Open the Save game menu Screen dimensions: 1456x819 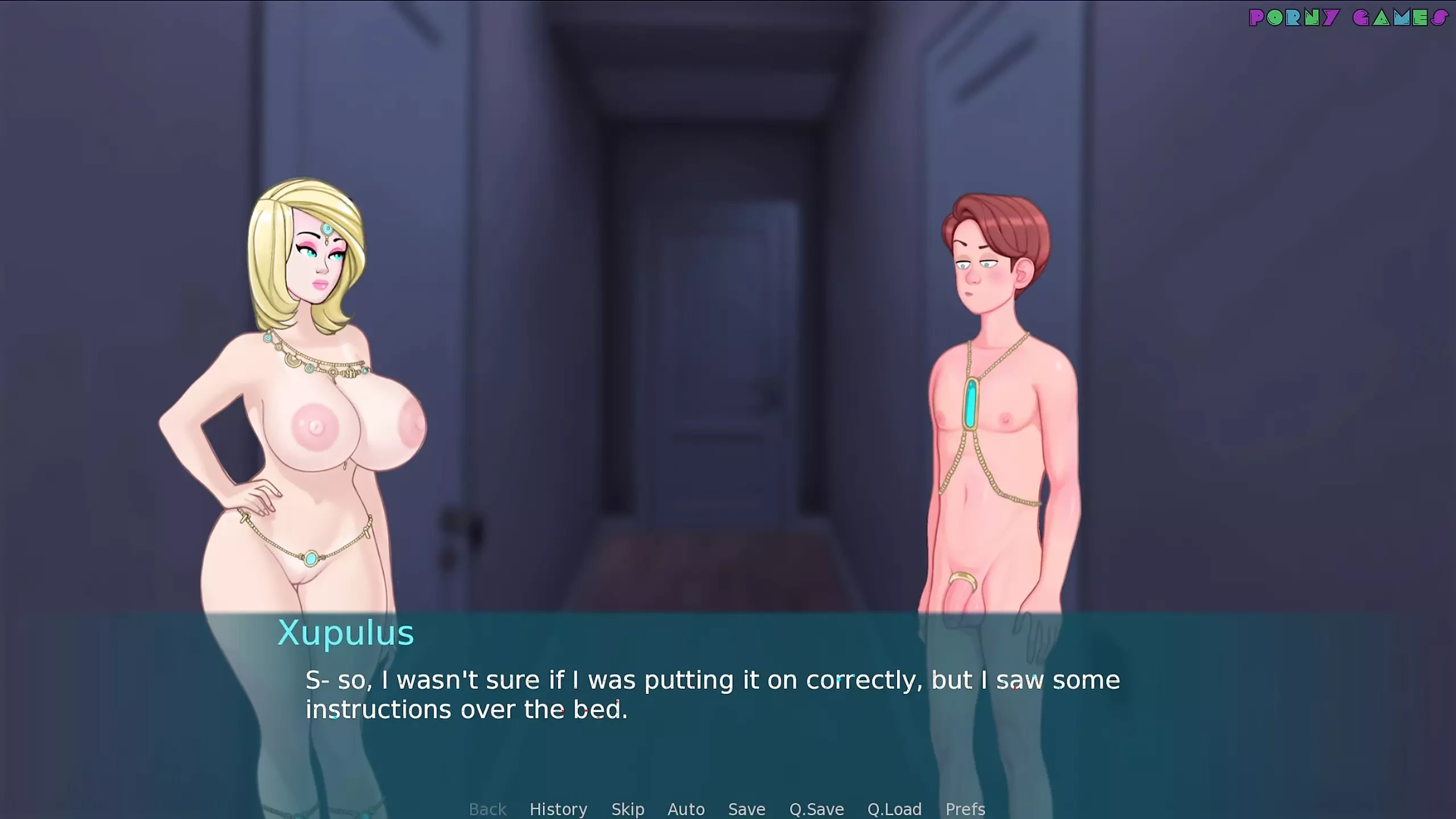click(746, 809)
